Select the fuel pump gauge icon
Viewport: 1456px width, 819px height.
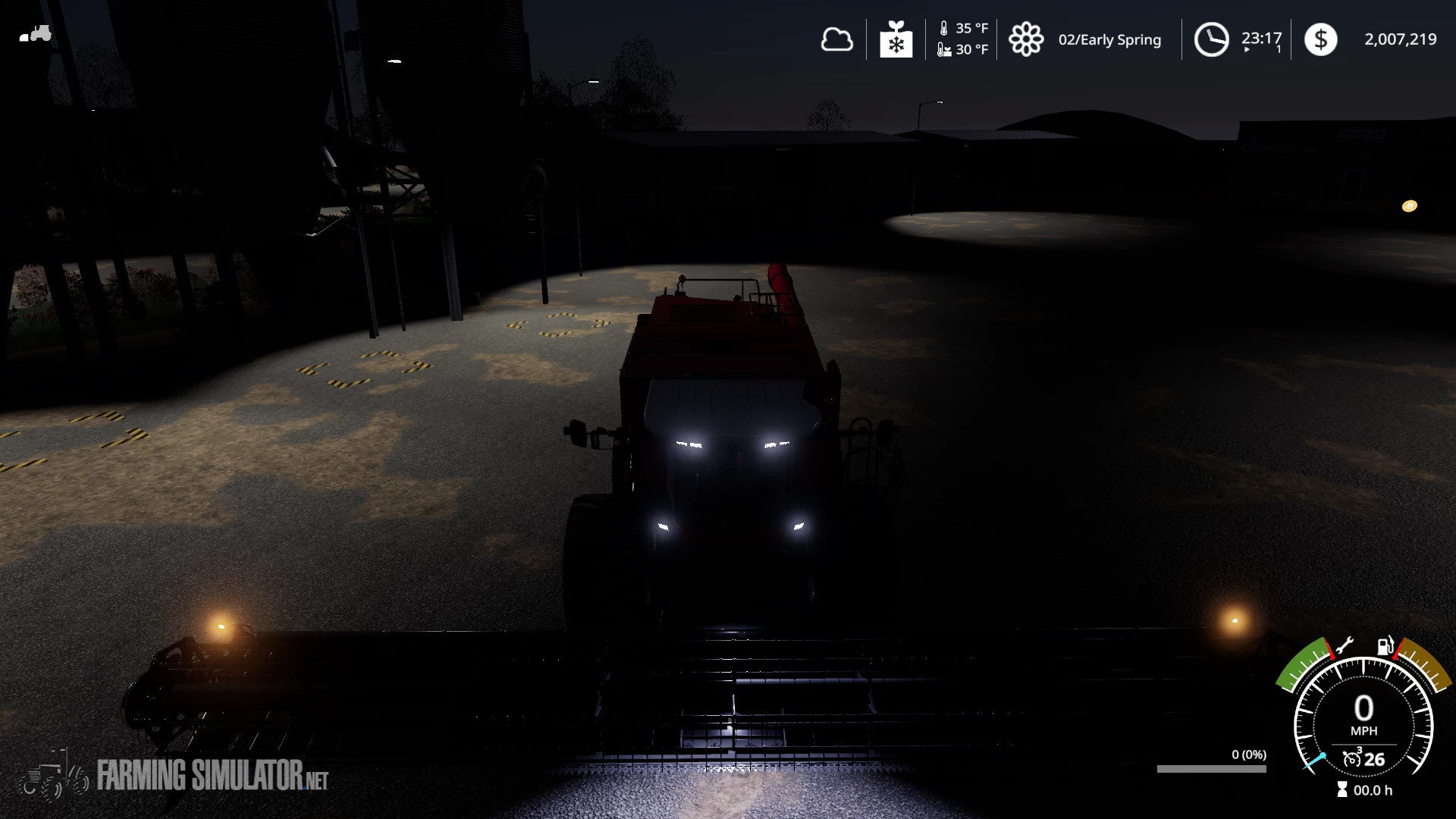coord(1385,646)
